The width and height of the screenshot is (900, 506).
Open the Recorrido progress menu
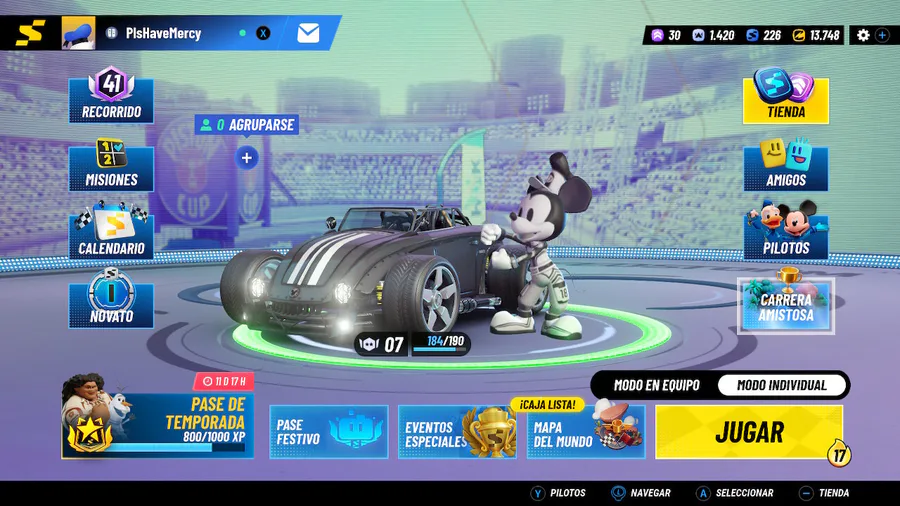pos(111,96)
